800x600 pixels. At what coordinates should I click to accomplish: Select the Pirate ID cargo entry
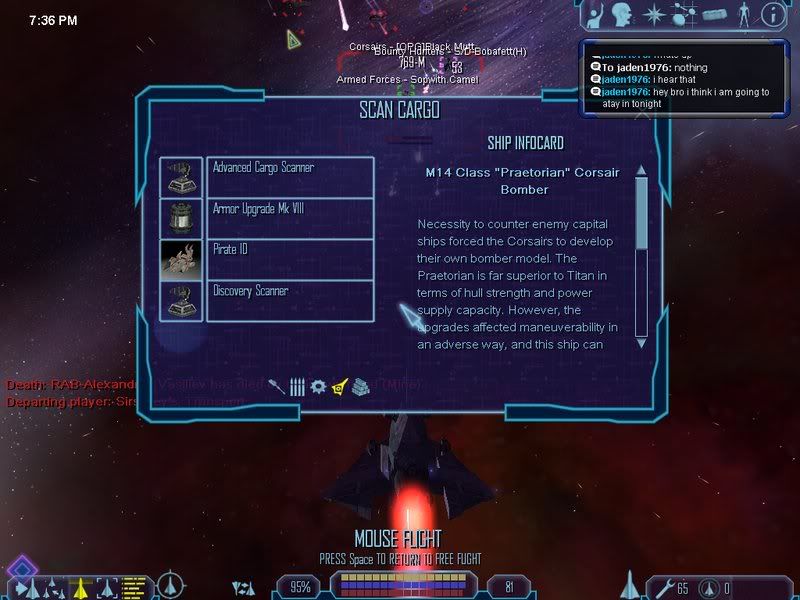click(x=290, y=259)
